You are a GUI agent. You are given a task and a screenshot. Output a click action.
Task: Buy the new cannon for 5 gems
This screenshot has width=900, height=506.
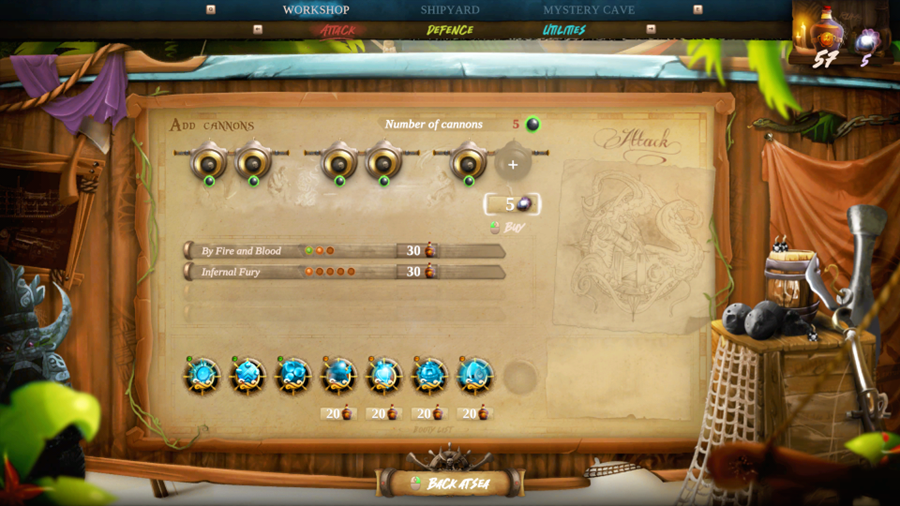point(512,205)
